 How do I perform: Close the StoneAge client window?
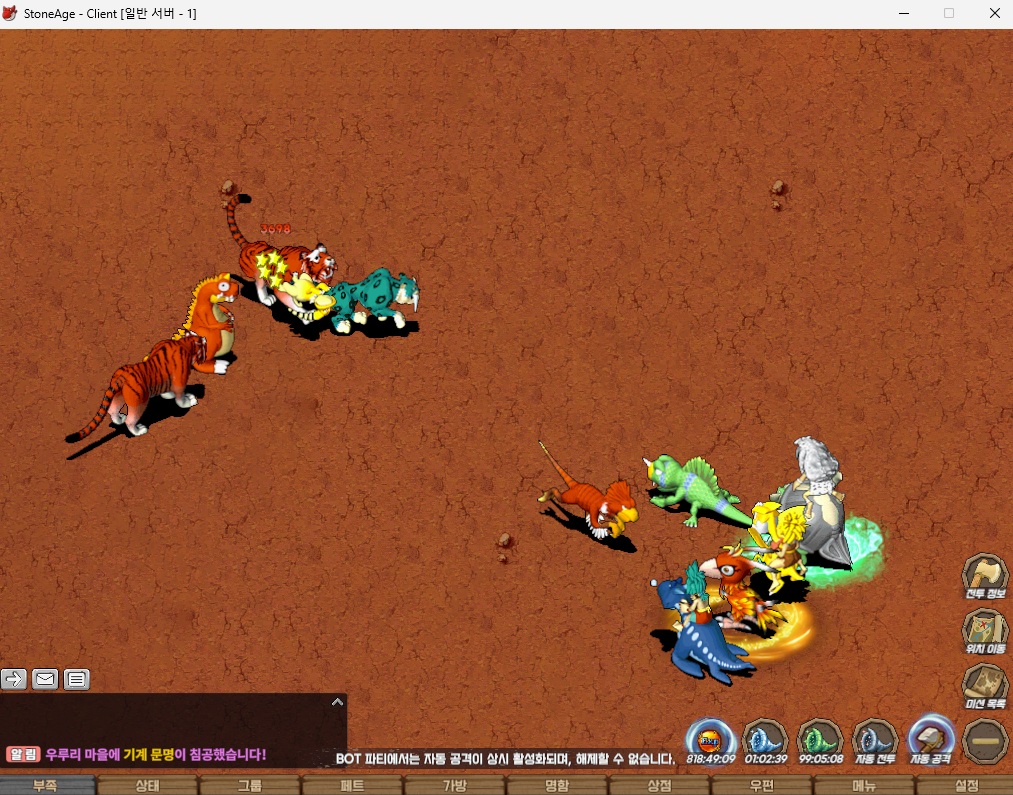pos(994,14)
